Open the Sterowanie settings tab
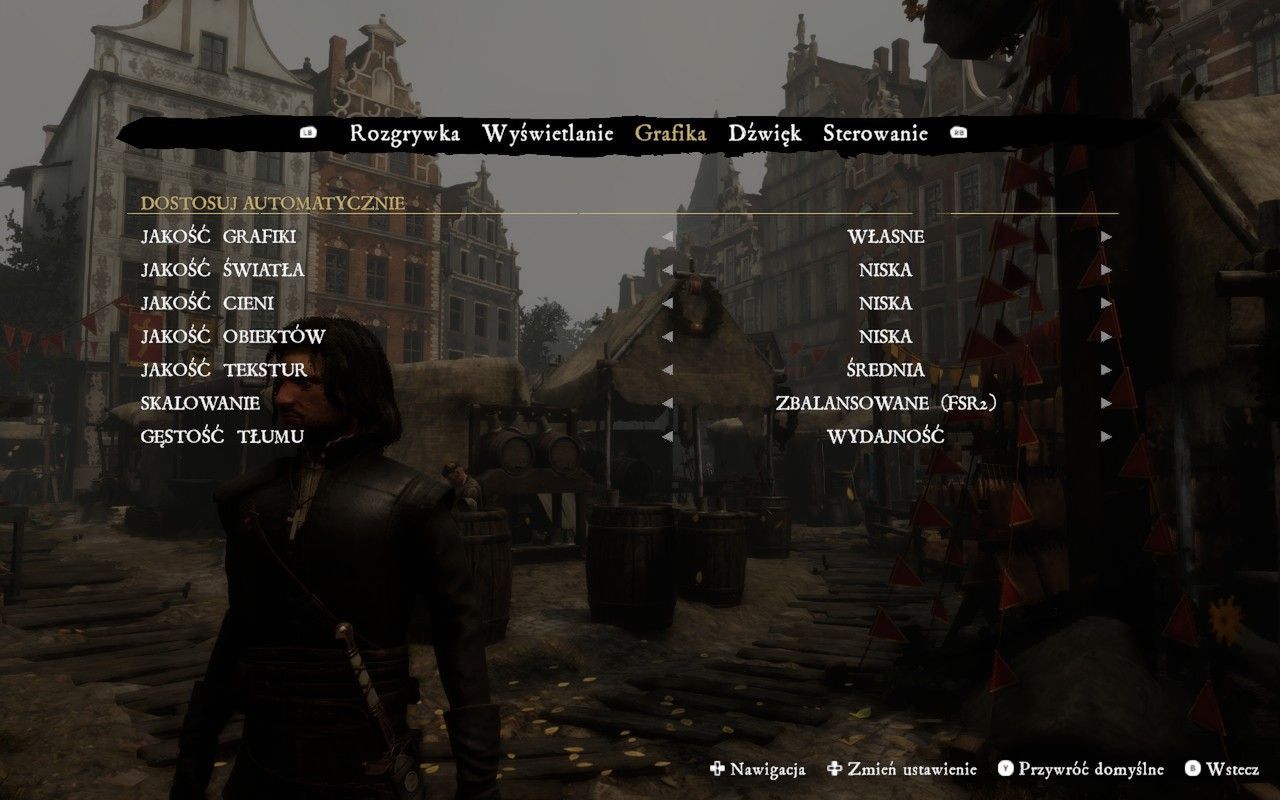 pyautogui.click(x=875, y=134)
